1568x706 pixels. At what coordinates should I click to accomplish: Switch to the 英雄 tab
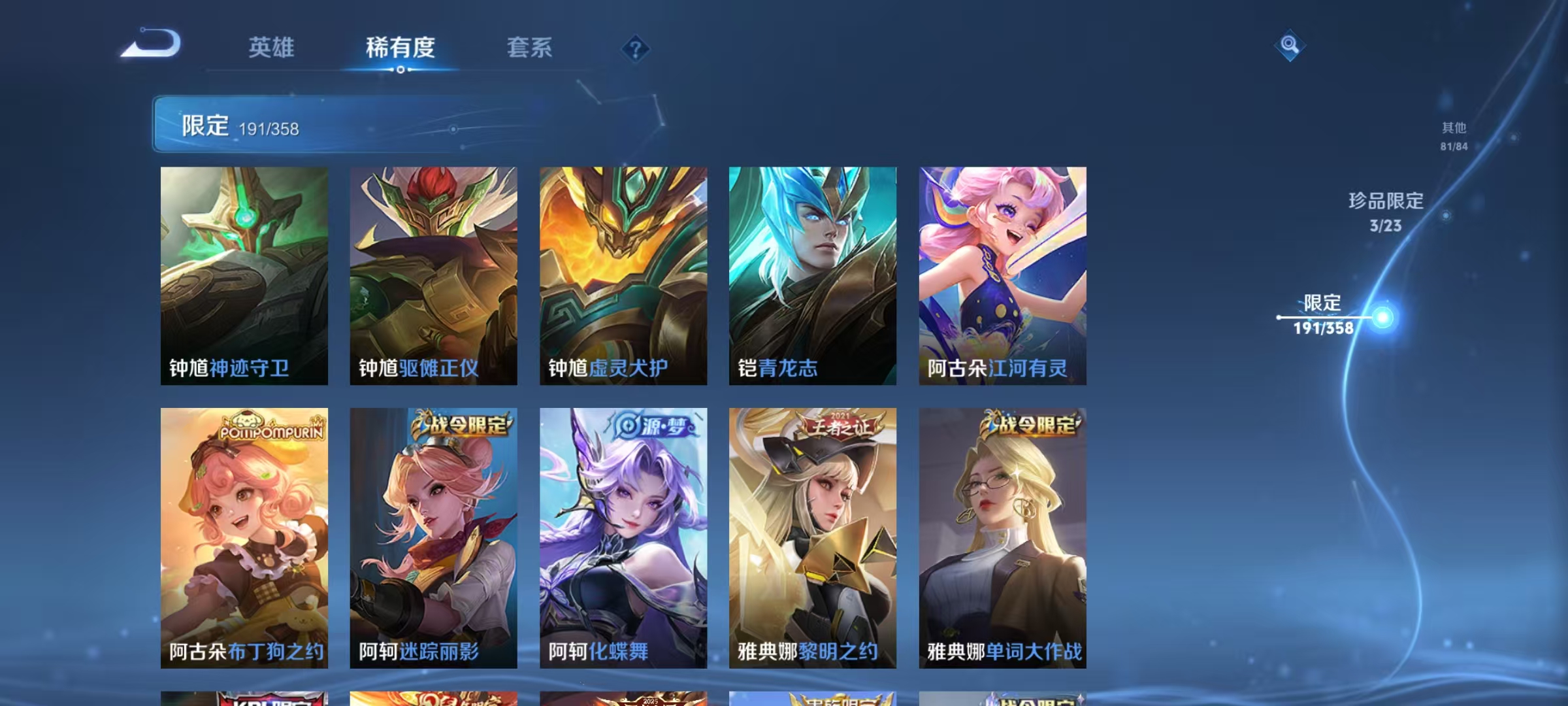tap(270, 47)
